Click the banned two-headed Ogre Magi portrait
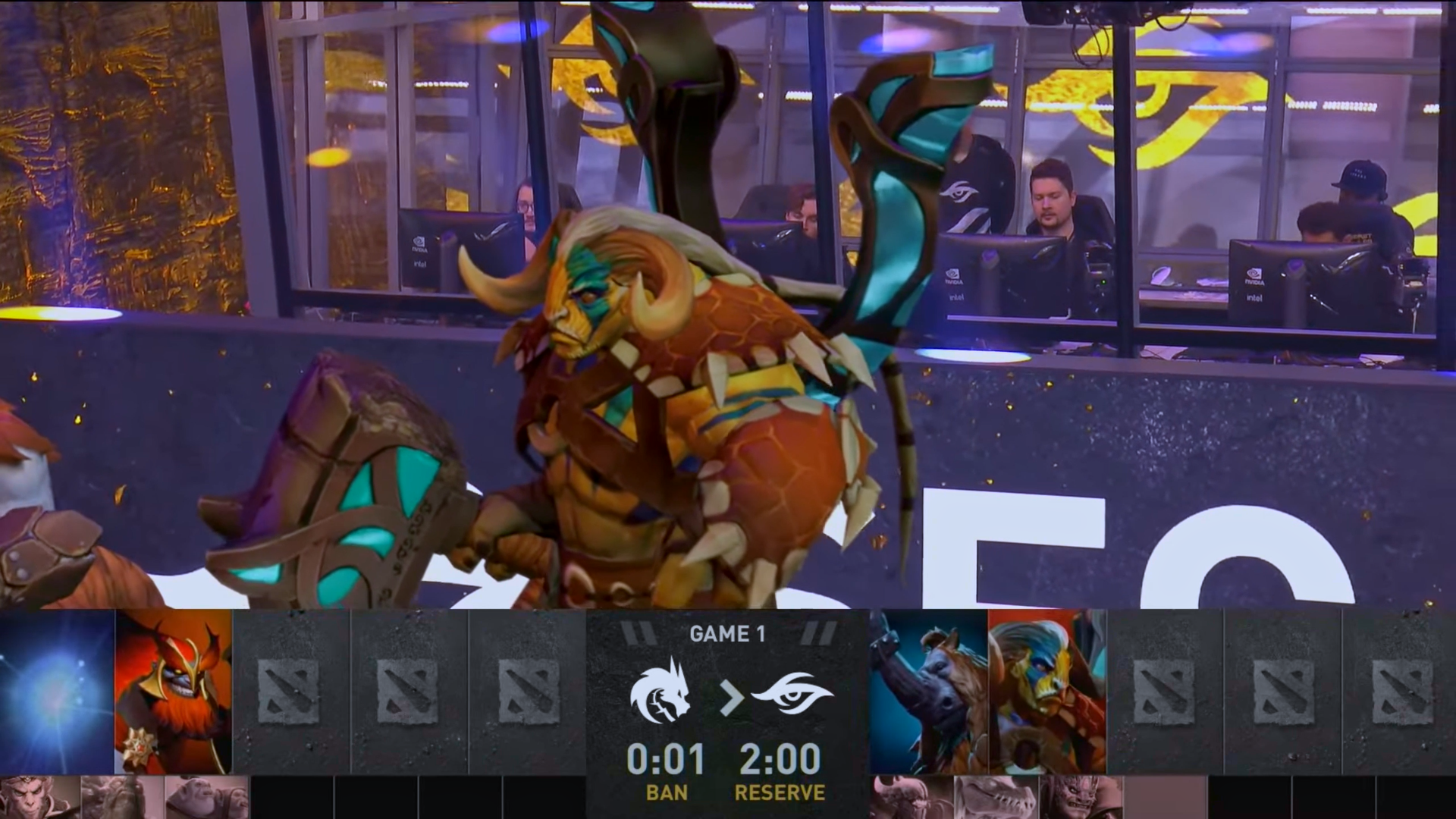Image resolution: width=1456 pixels, height=819 pixels. 206,797
